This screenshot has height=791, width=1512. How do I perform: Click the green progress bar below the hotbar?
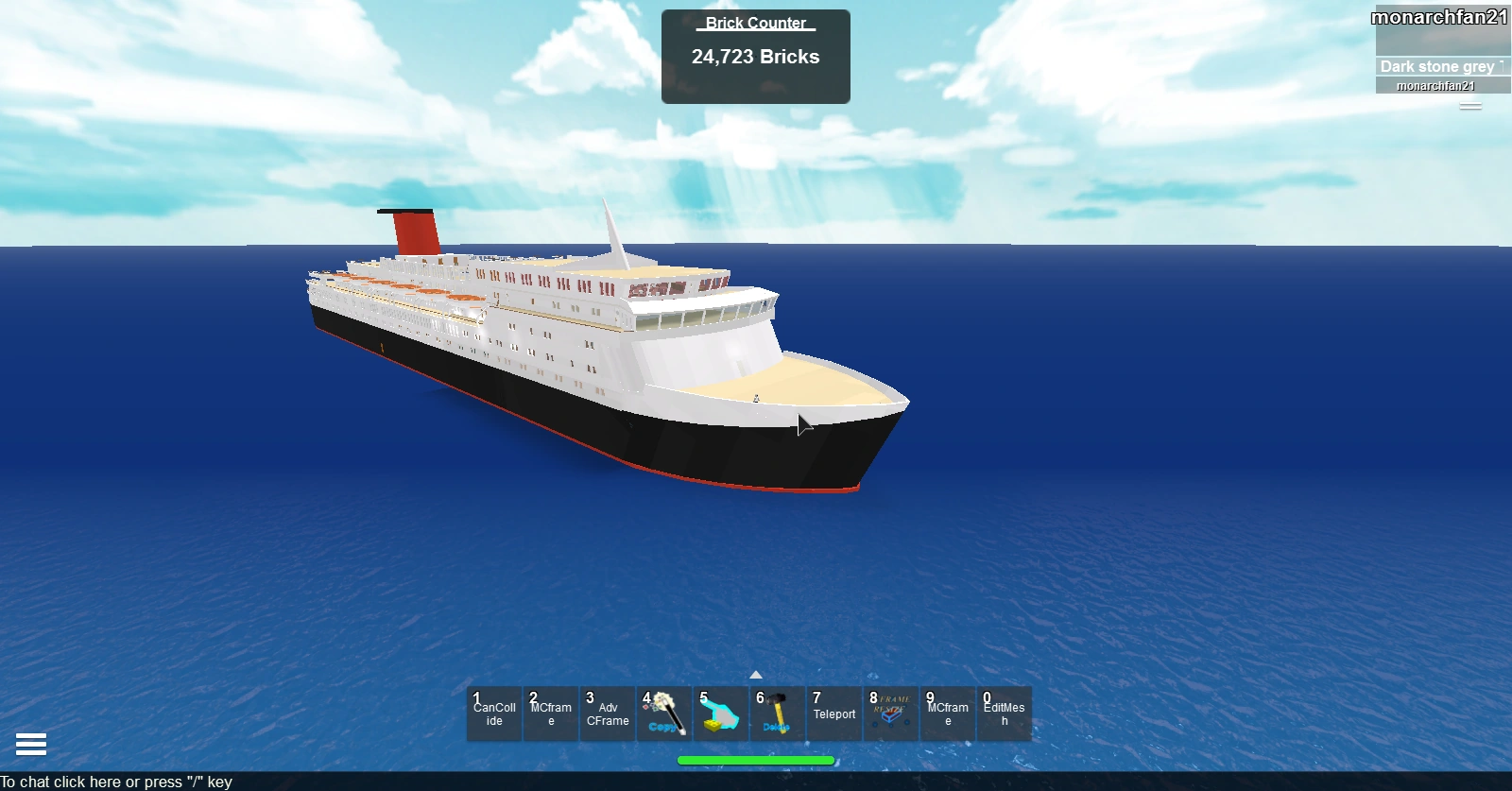755,759
